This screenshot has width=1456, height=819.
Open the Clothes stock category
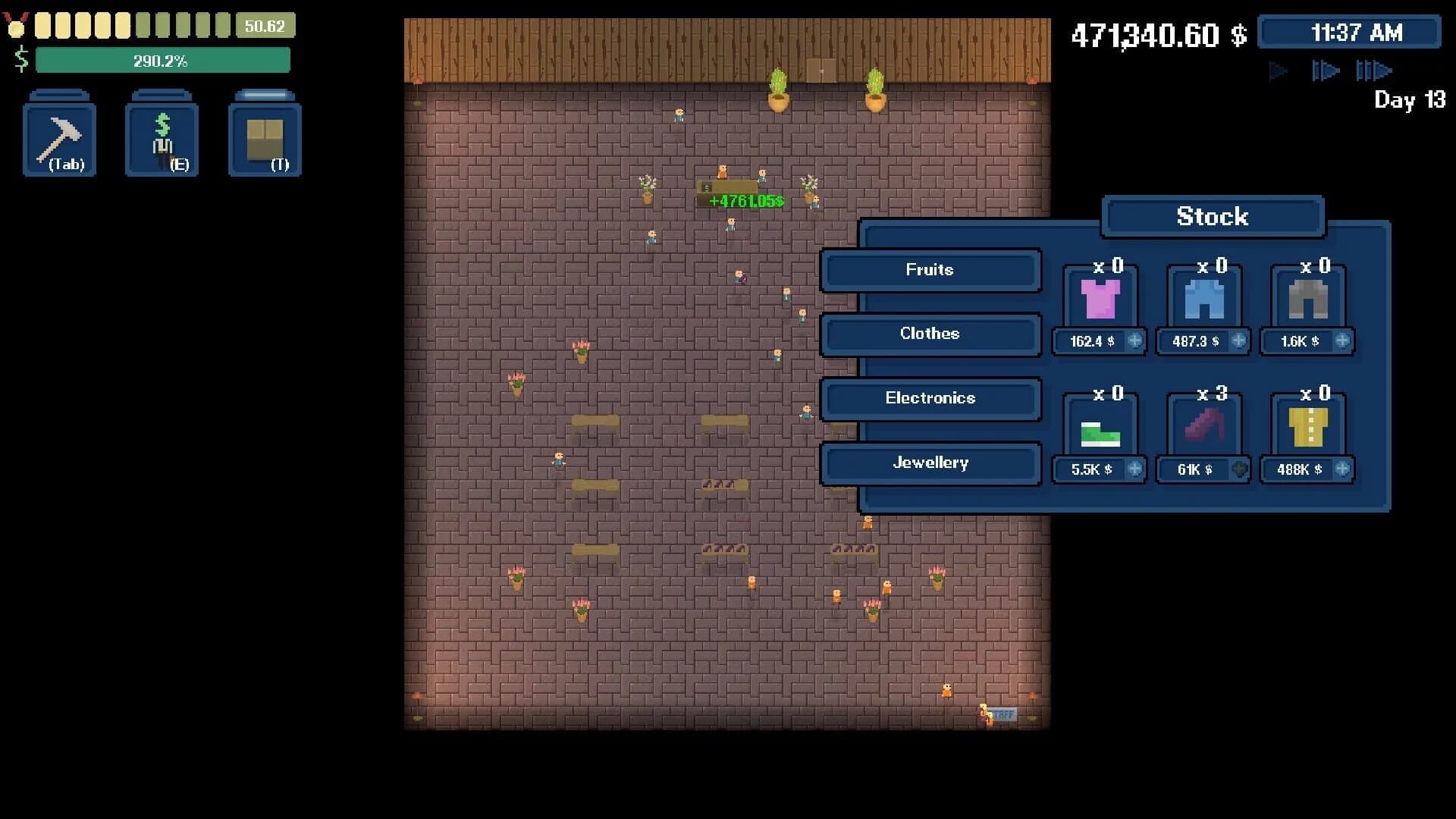(x=930, y=334)
